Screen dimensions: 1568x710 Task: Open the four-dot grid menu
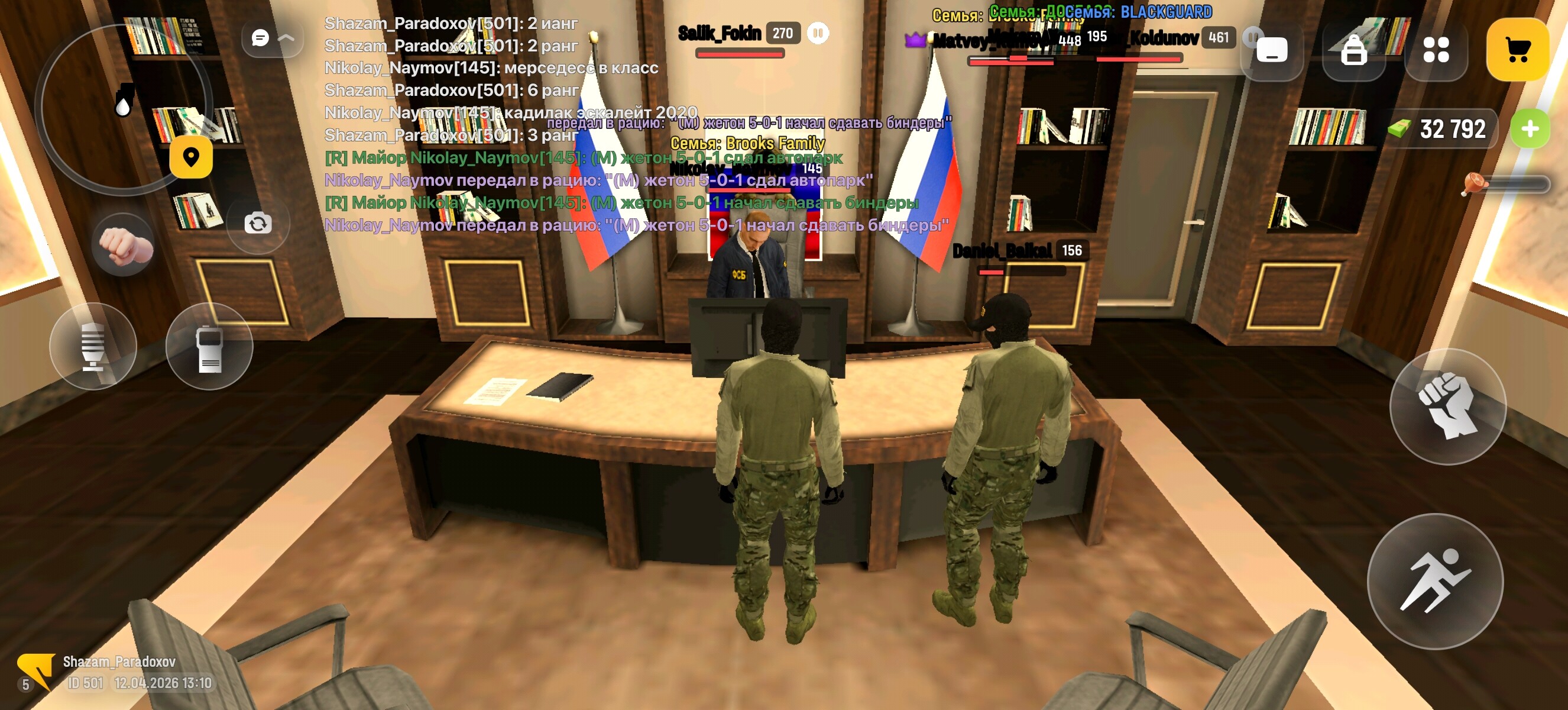click(1437, 49)
